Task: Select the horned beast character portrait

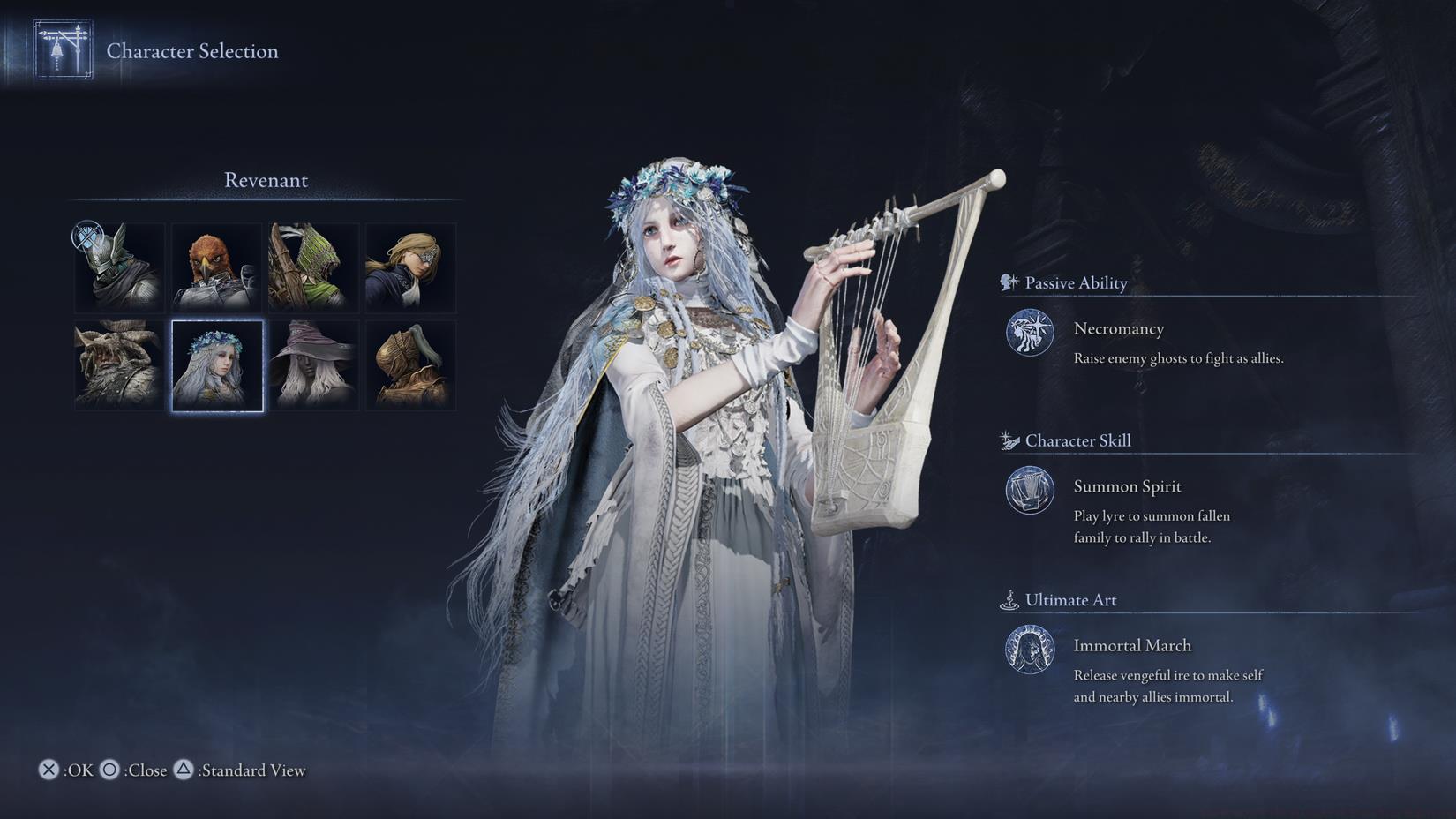Action: pos(118,364)
